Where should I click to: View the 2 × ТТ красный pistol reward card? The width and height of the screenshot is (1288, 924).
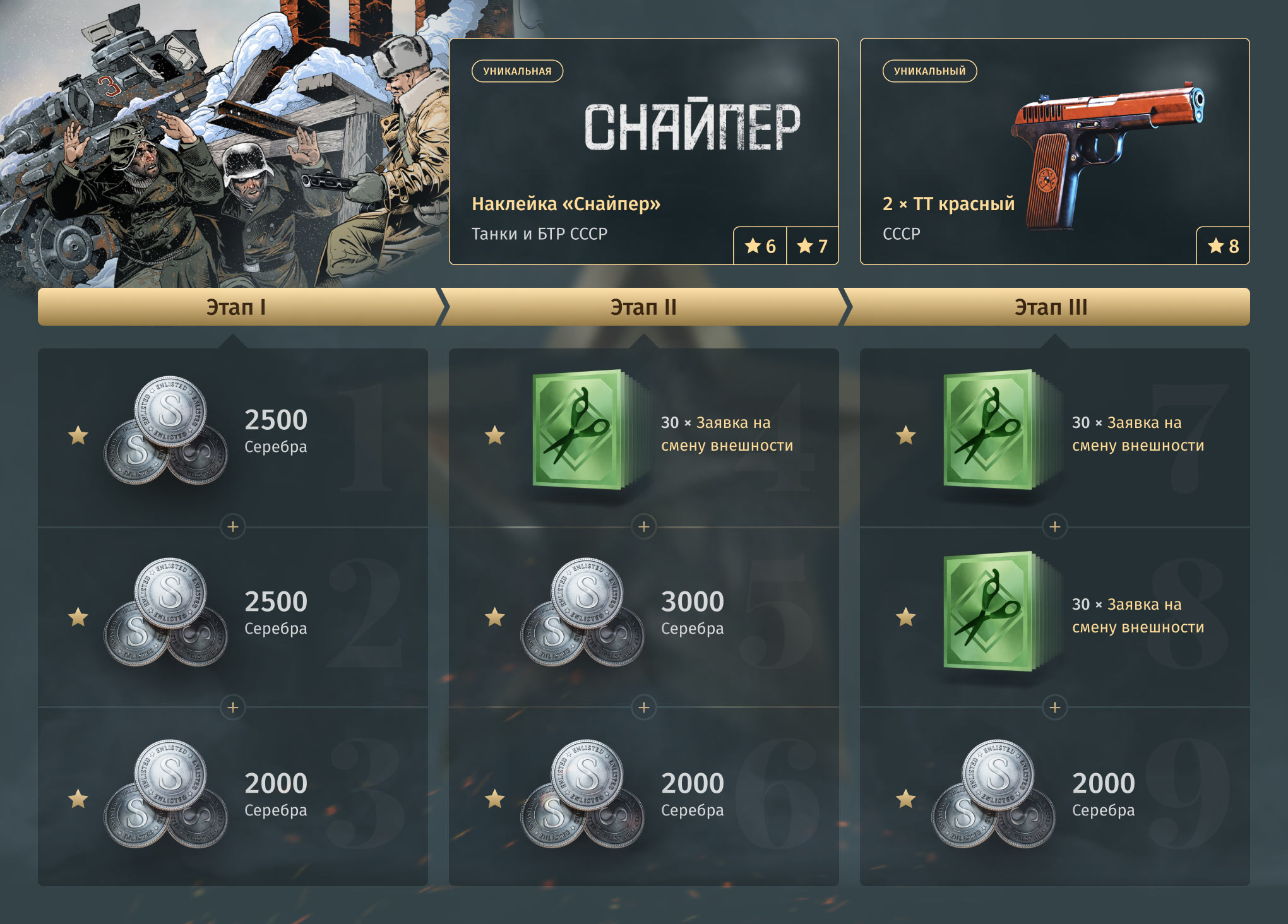pos(1054,151)
